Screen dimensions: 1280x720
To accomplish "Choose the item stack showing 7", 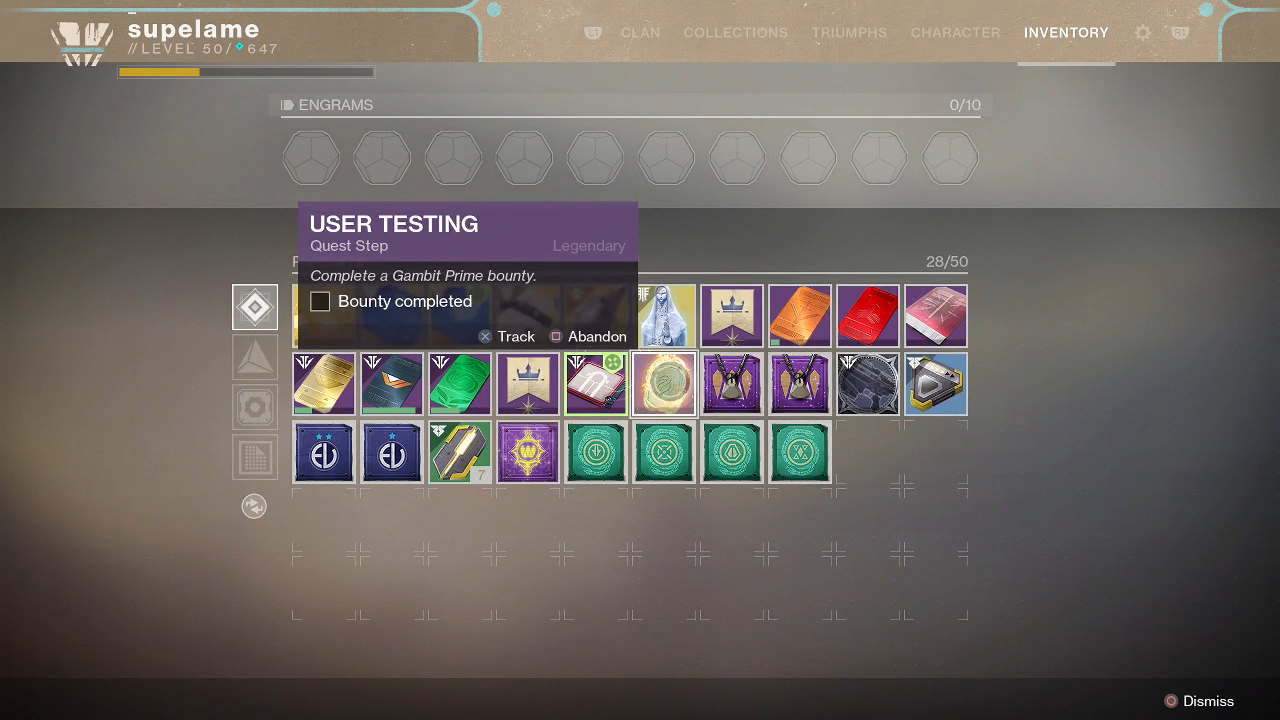I will [460, 452].
